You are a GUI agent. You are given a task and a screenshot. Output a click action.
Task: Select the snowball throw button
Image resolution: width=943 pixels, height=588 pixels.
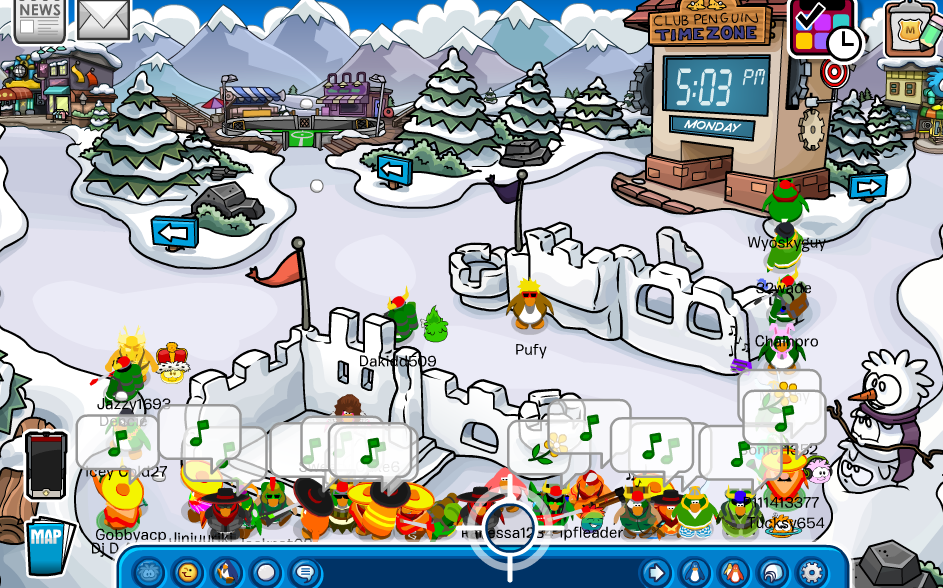[266, 573]
